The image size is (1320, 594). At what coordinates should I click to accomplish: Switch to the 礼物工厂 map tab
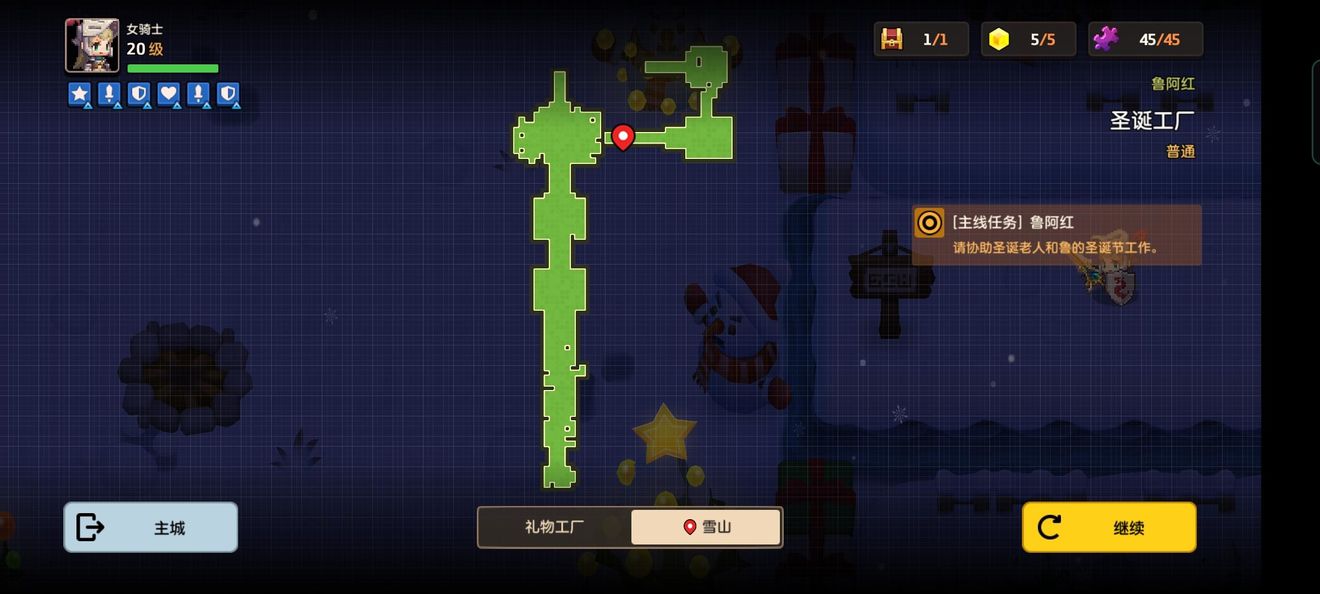(554, 527)
